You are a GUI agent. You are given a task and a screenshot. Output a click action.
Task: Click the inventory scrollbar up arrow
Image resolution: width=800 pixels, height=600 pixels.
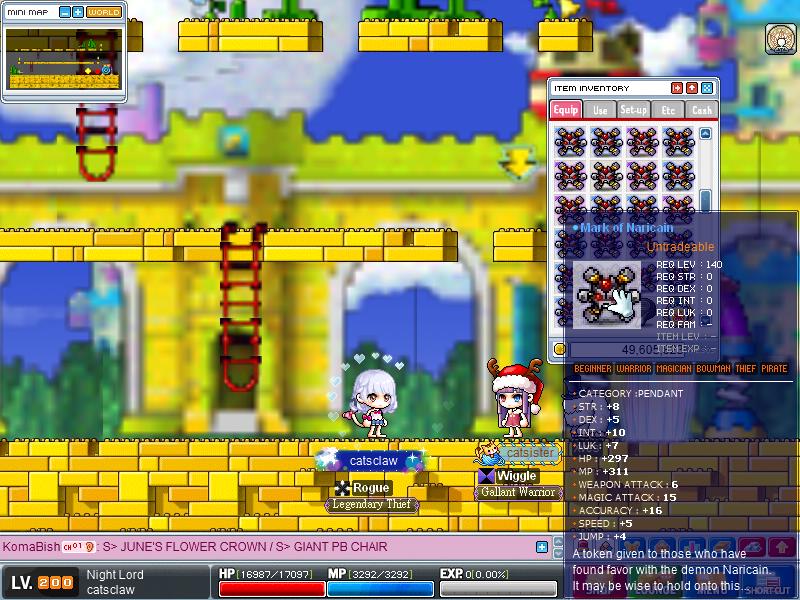706,133
